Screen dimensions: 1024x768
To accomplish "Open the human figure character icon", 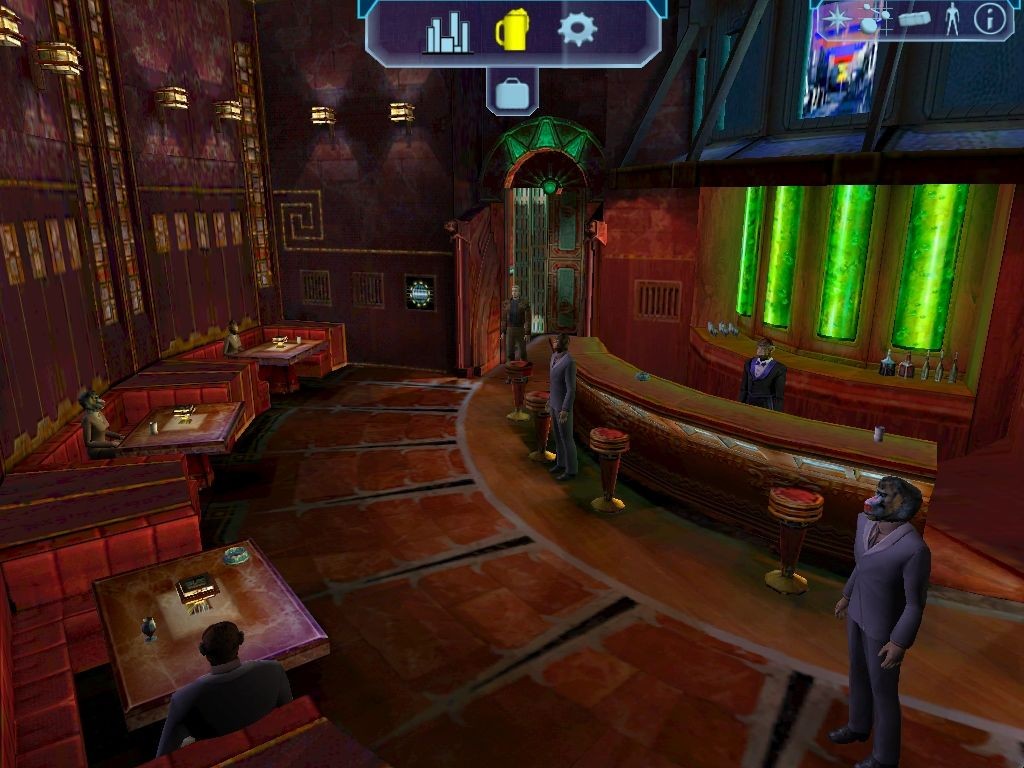I will coord(952,19).
